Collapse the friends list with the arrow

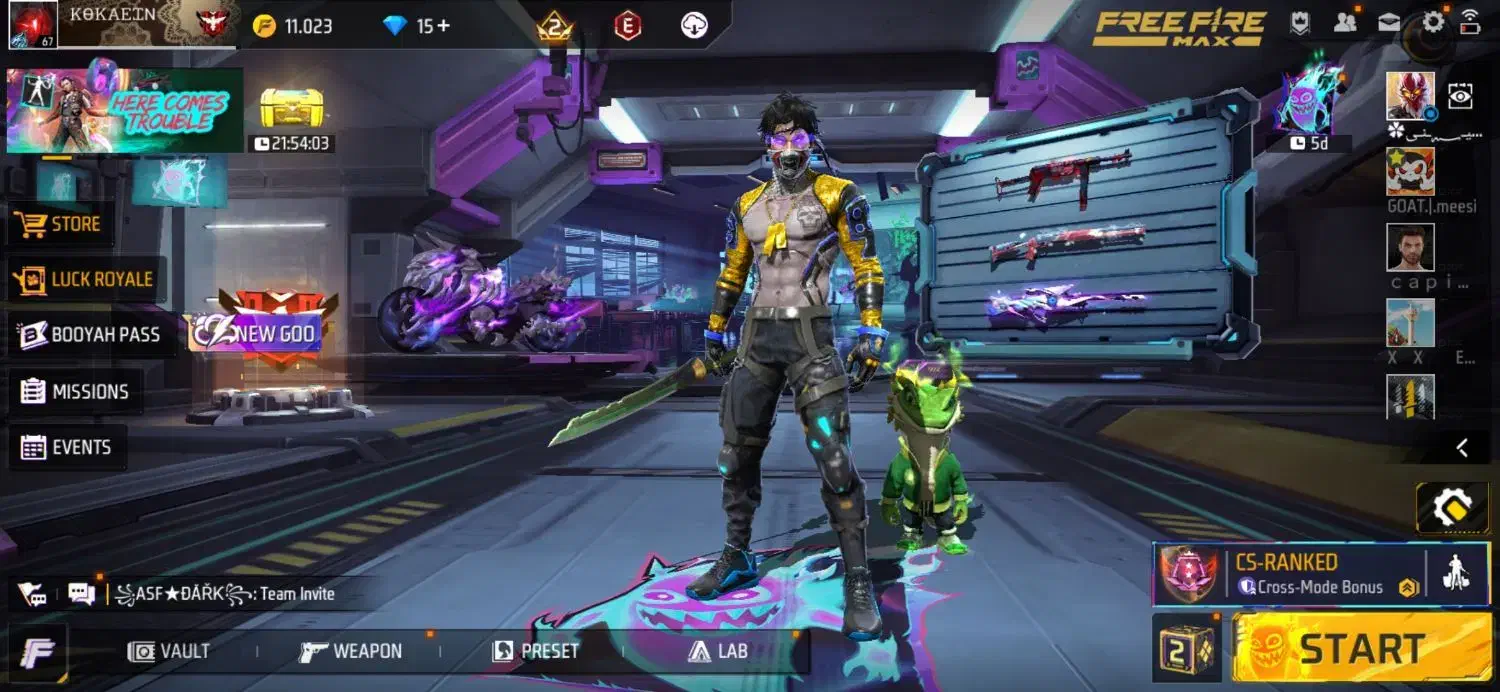(x=1462, y=447)
